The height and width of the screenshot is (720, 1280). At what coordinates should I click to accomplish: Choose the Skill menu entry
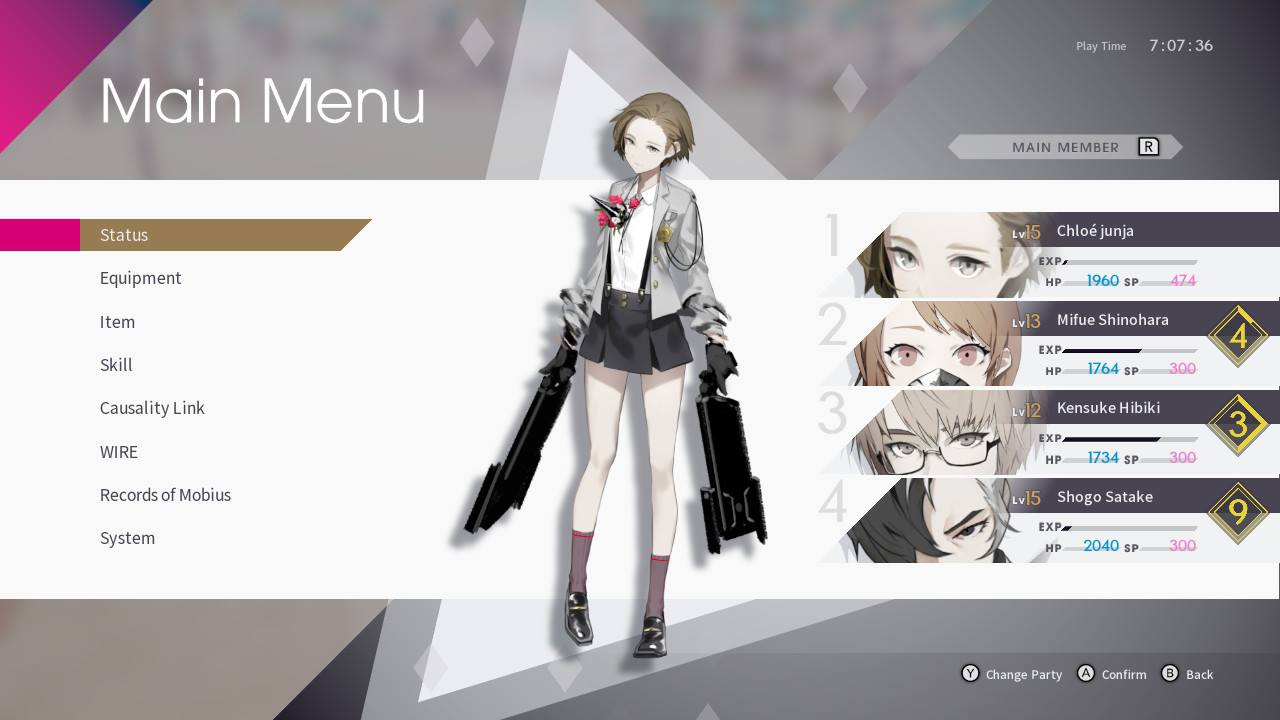pyautogui.click(x=116, y=365)
